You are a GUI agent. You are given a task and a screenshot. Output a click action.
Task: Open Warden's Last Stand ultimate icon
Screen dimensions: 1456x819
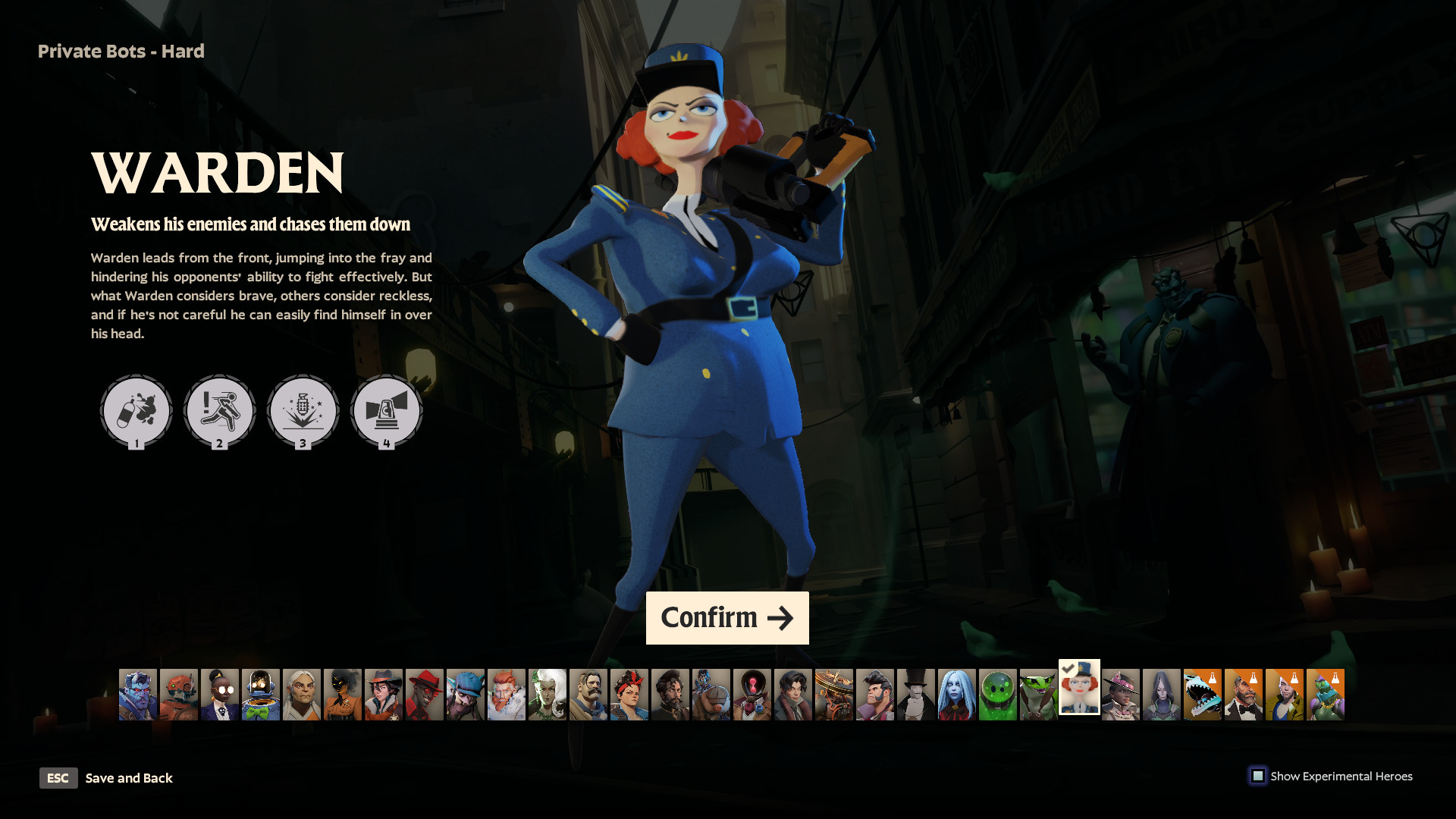(x=385, y=411)
